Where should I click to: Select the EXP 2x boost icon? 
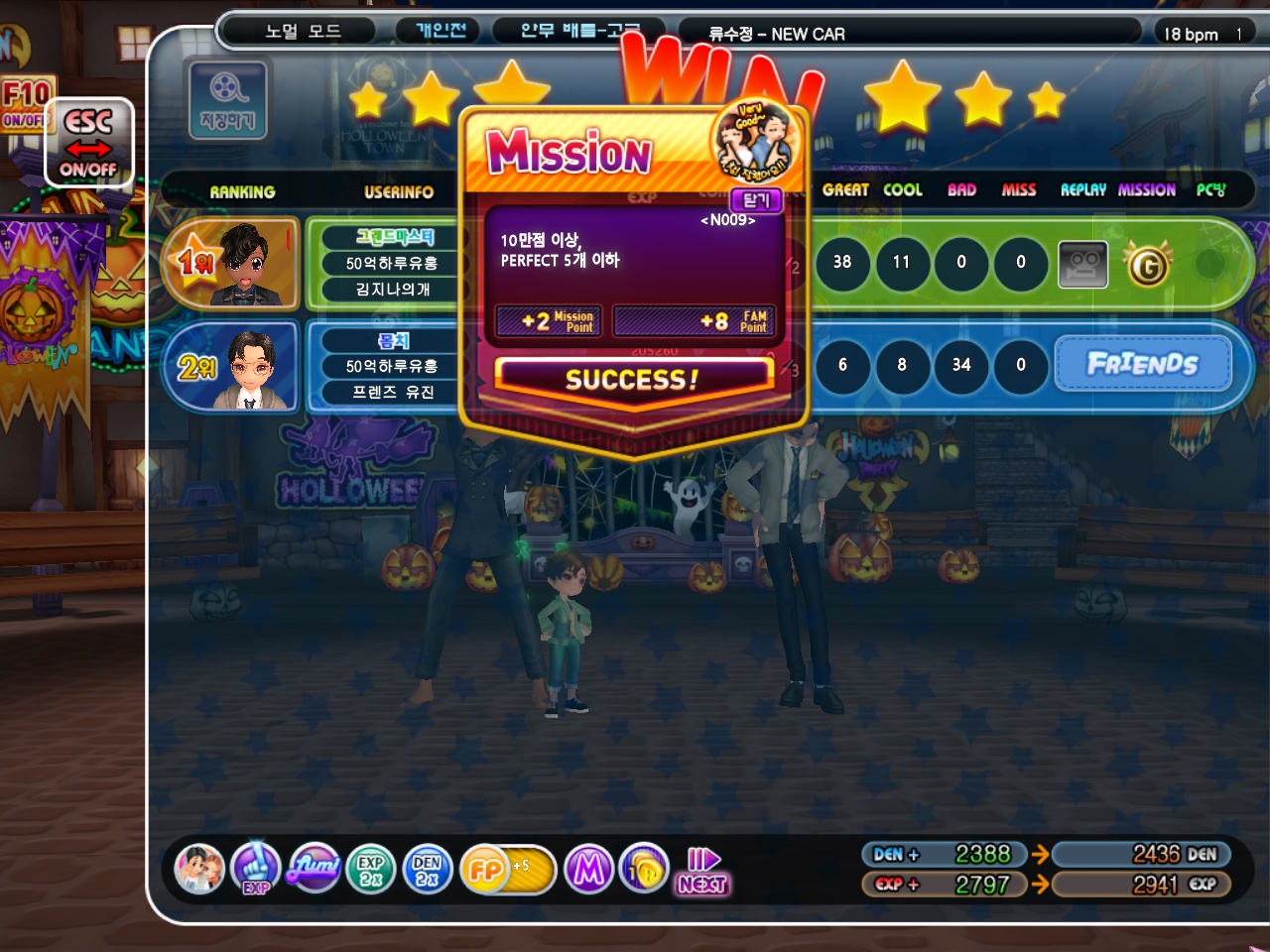pyautogui.click(x=370, y=871)
